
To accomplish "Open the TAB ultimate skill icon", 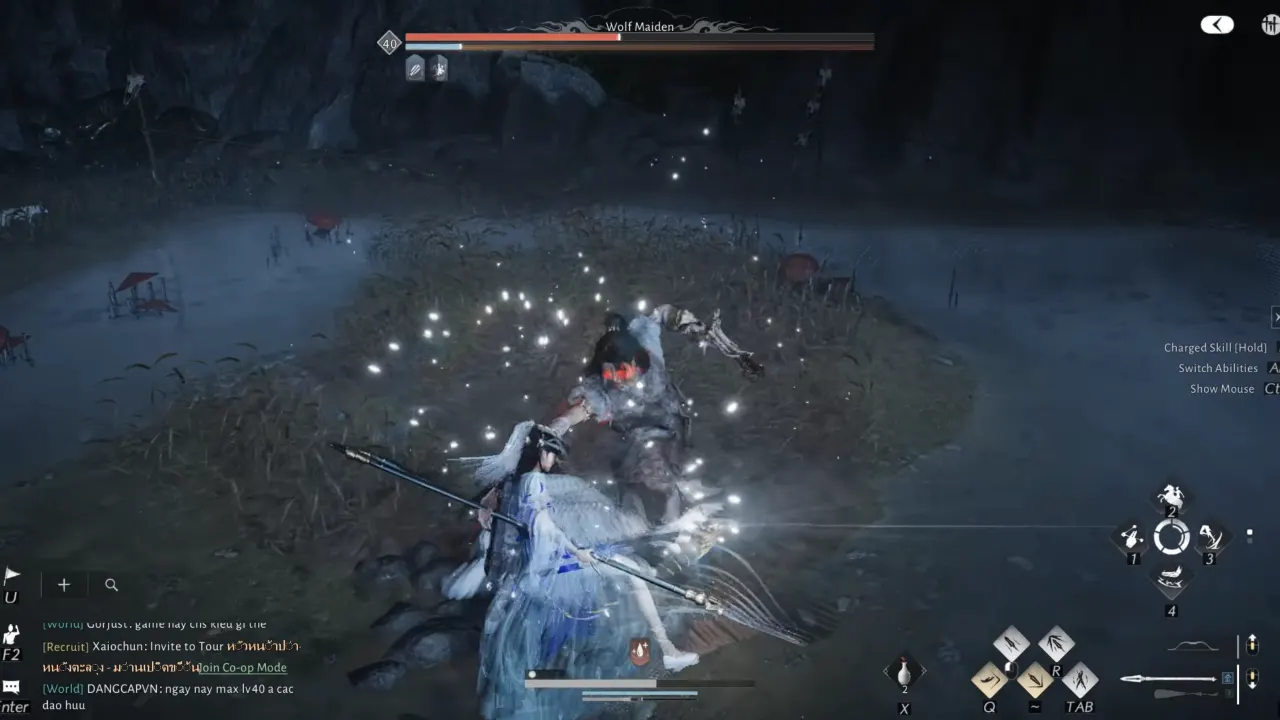I will coord(1080,678).
